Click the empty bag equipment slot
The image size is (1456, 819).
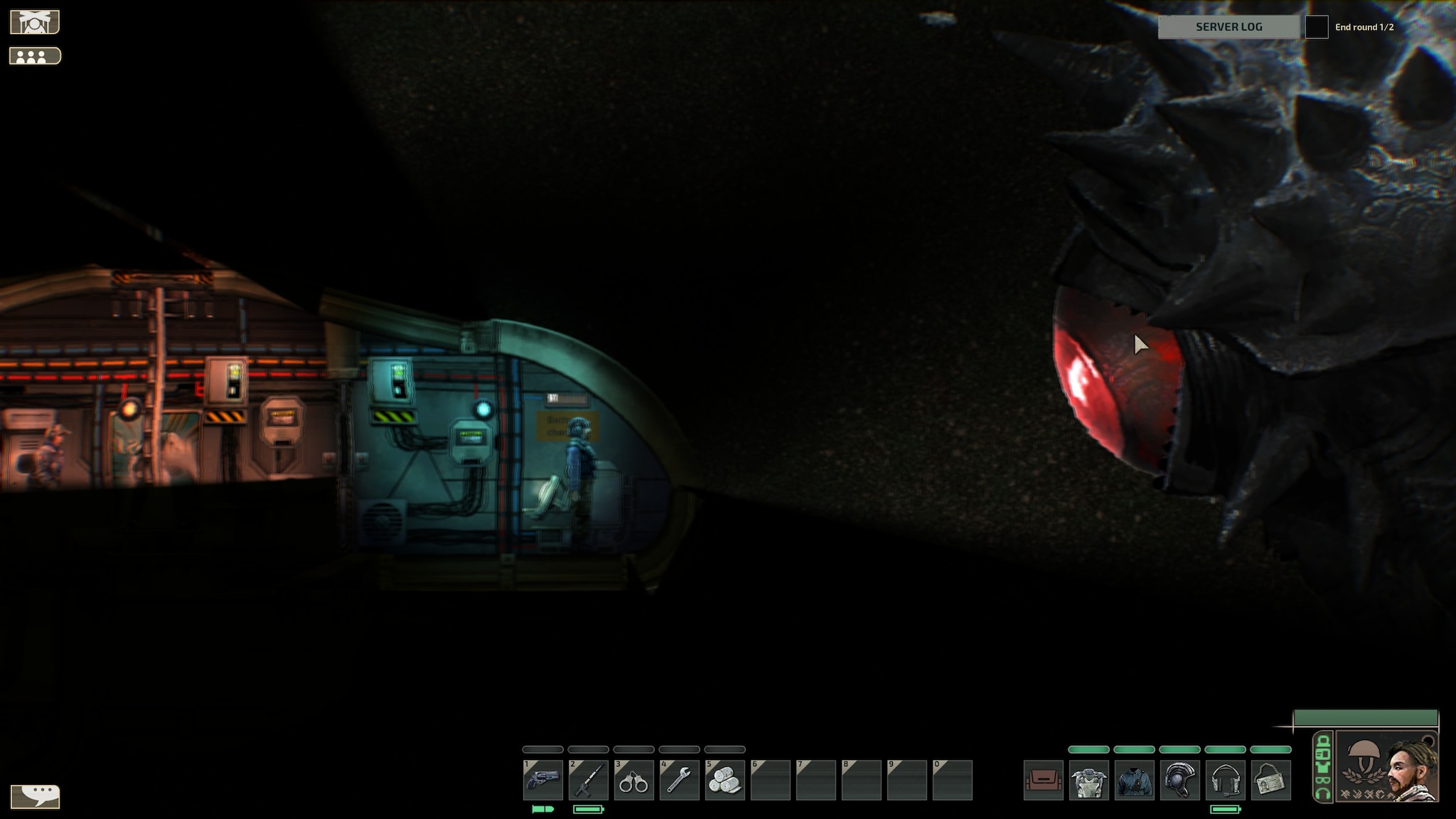coord(1044,780)
